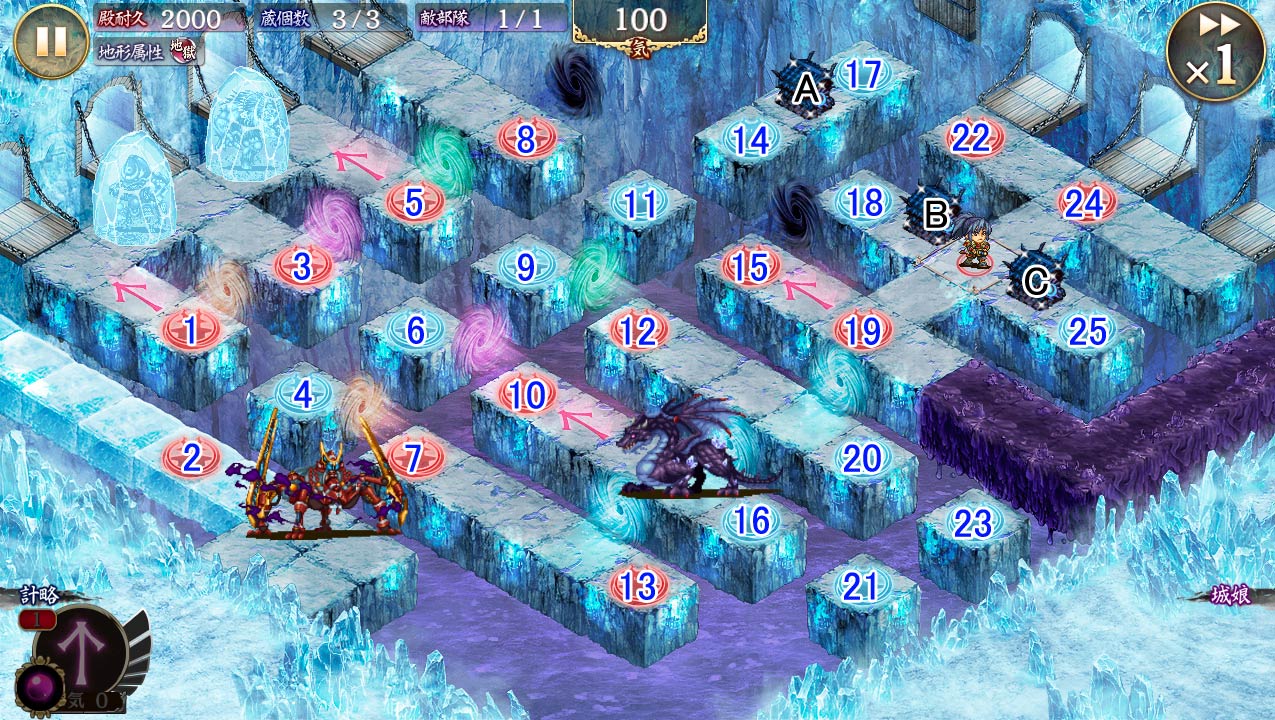Viewport: 1275px width, 720px height.
Task: Pick blue placement tile 17
Action: click(862, 75)
